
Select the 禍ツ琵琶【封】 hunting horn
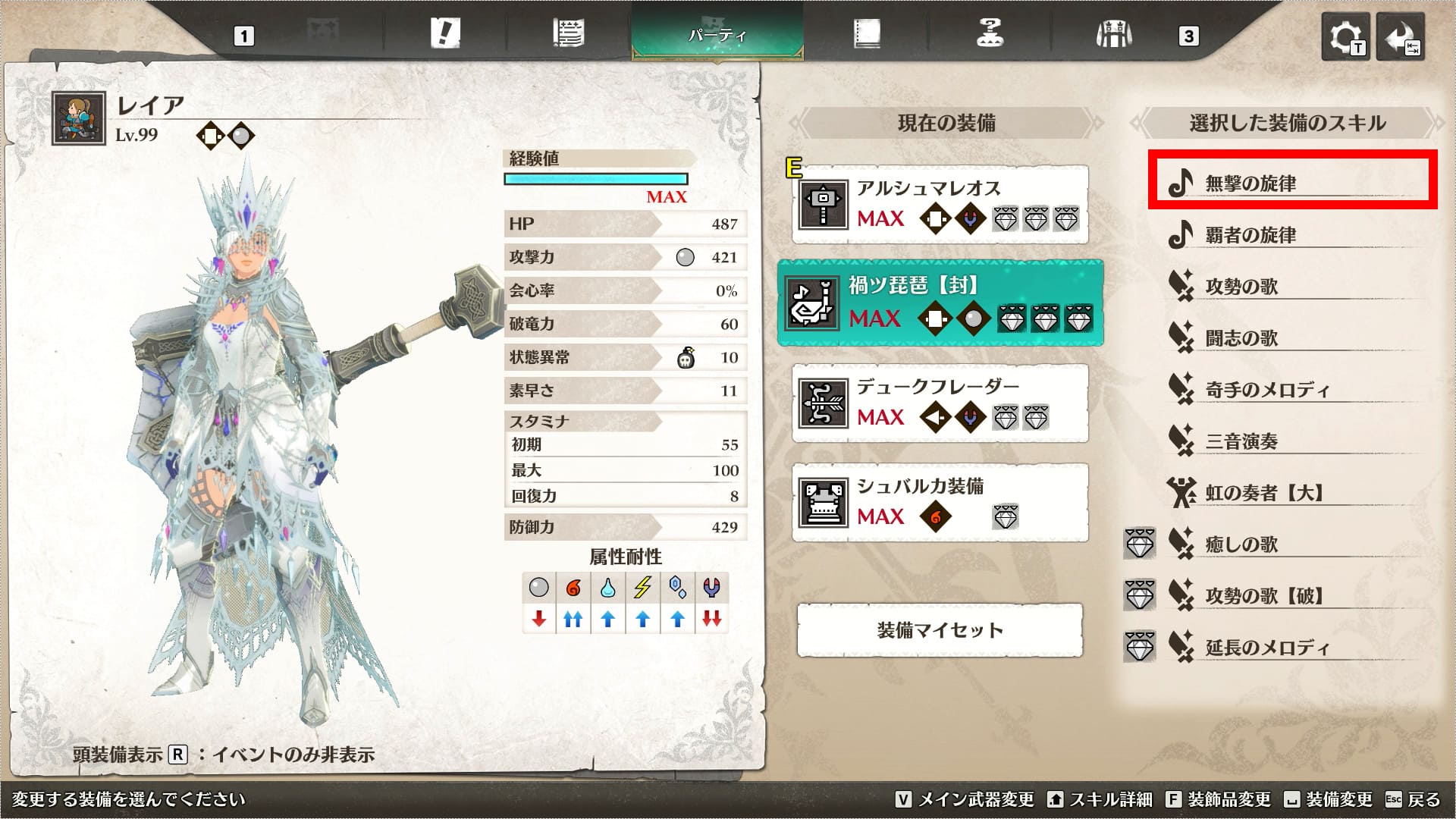pyautogui.click(x=940, y=303)
